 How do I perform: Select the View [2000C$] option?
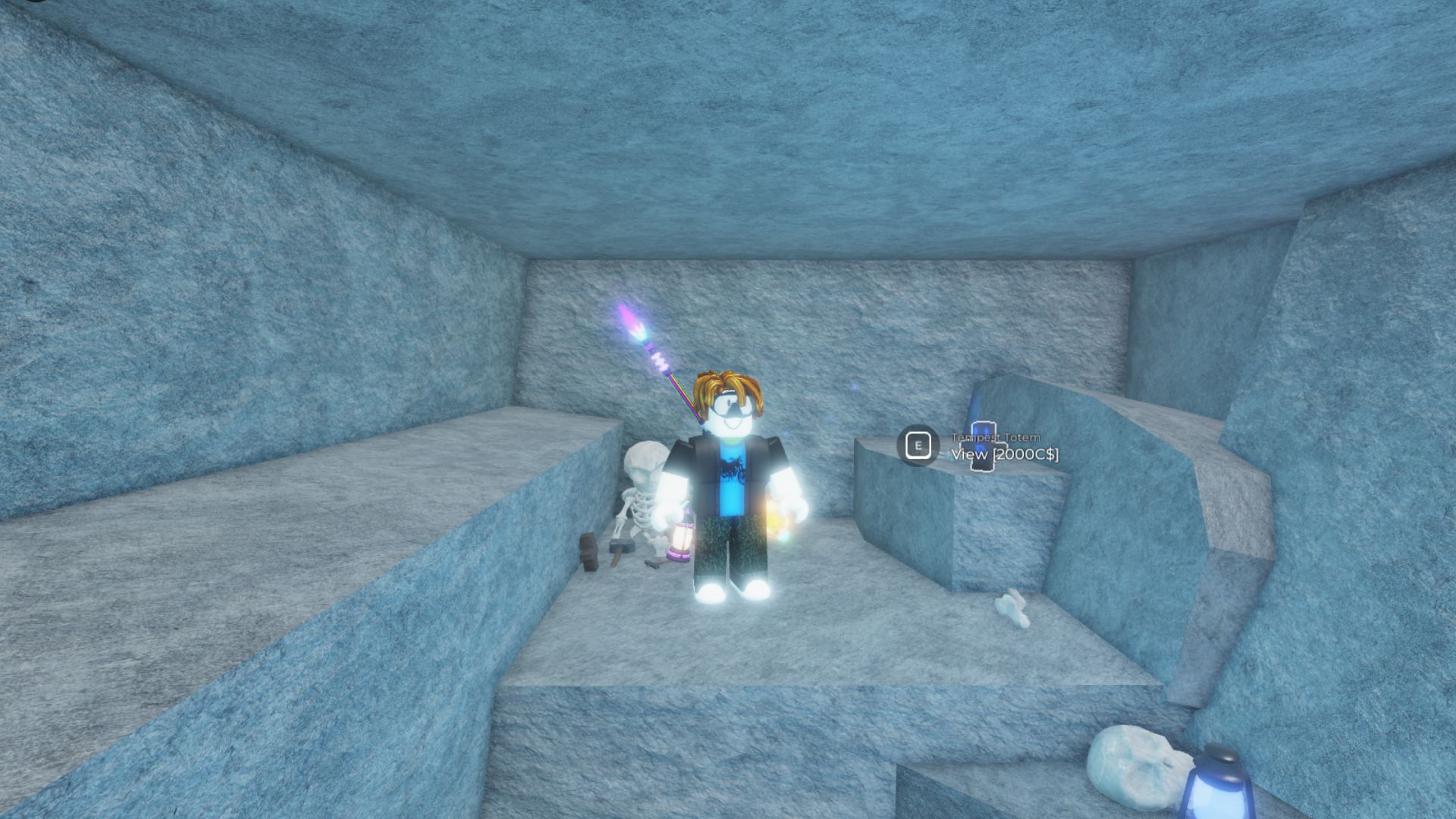(1005, 455)
